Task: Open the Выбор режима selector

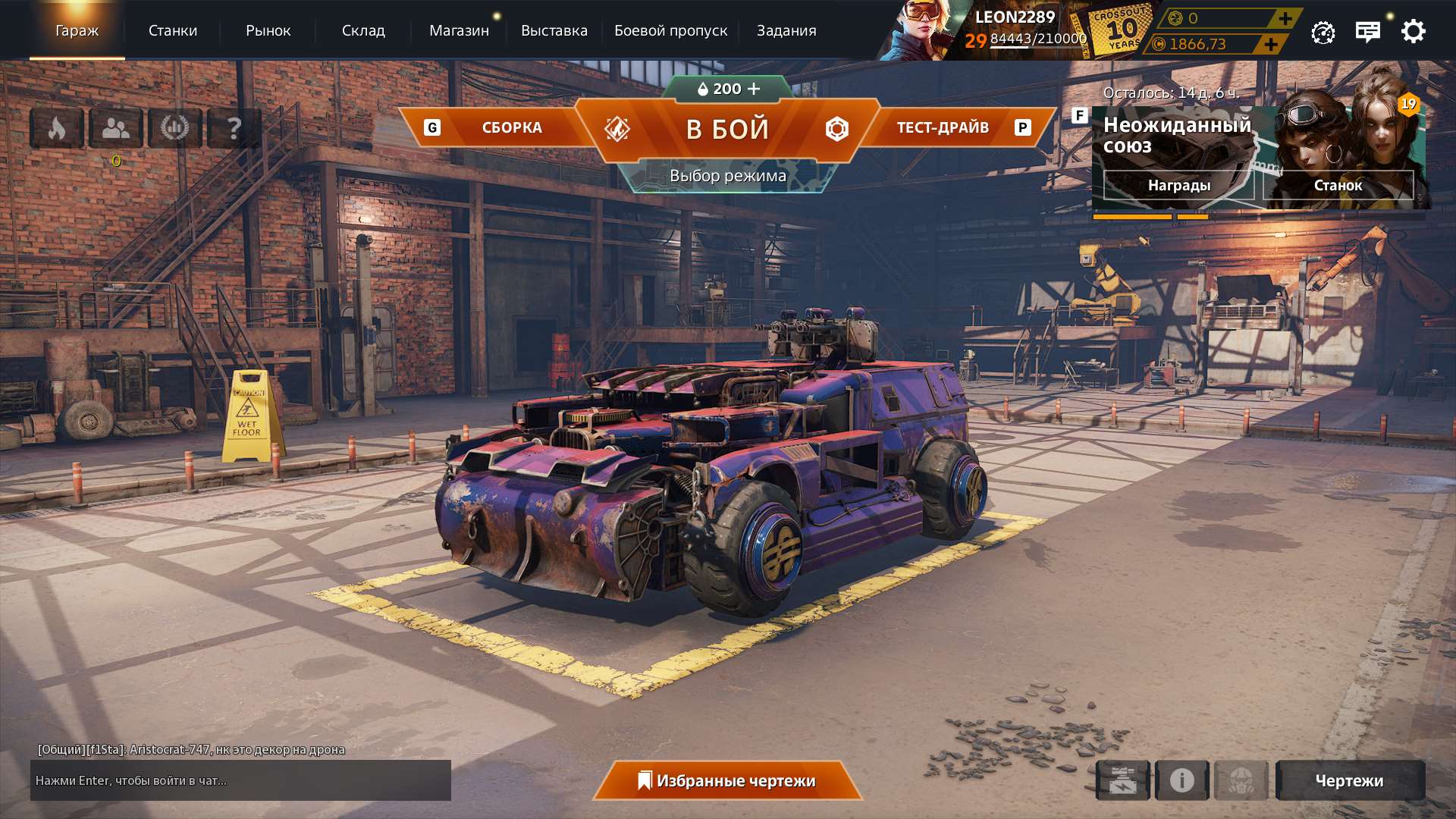Action: pyautogui.click(x=727, y=175)
